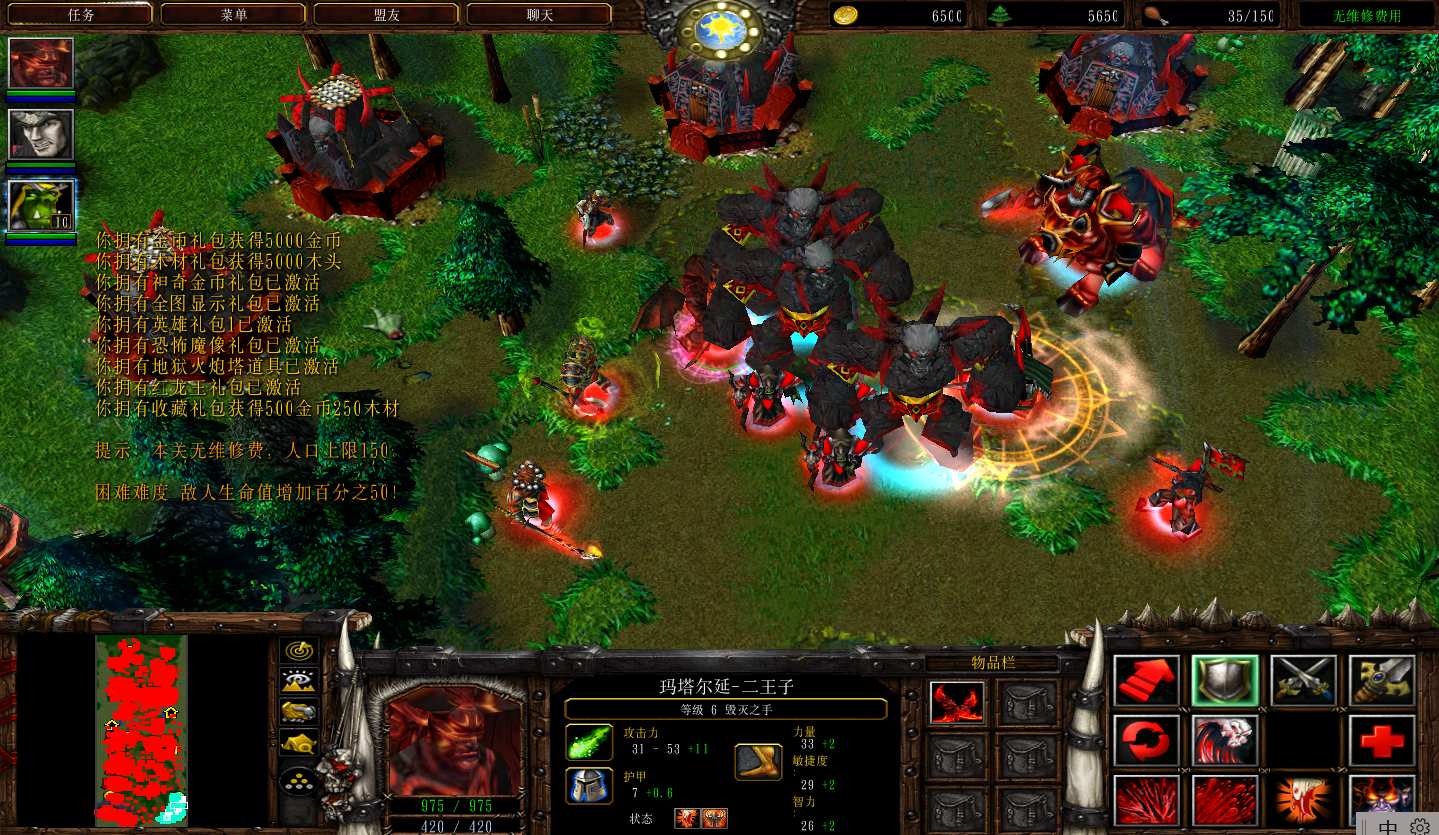Activate the red circular arrows Patrol command
The width and height of the screenshot is (1439, 835).
click(1146, 741)
